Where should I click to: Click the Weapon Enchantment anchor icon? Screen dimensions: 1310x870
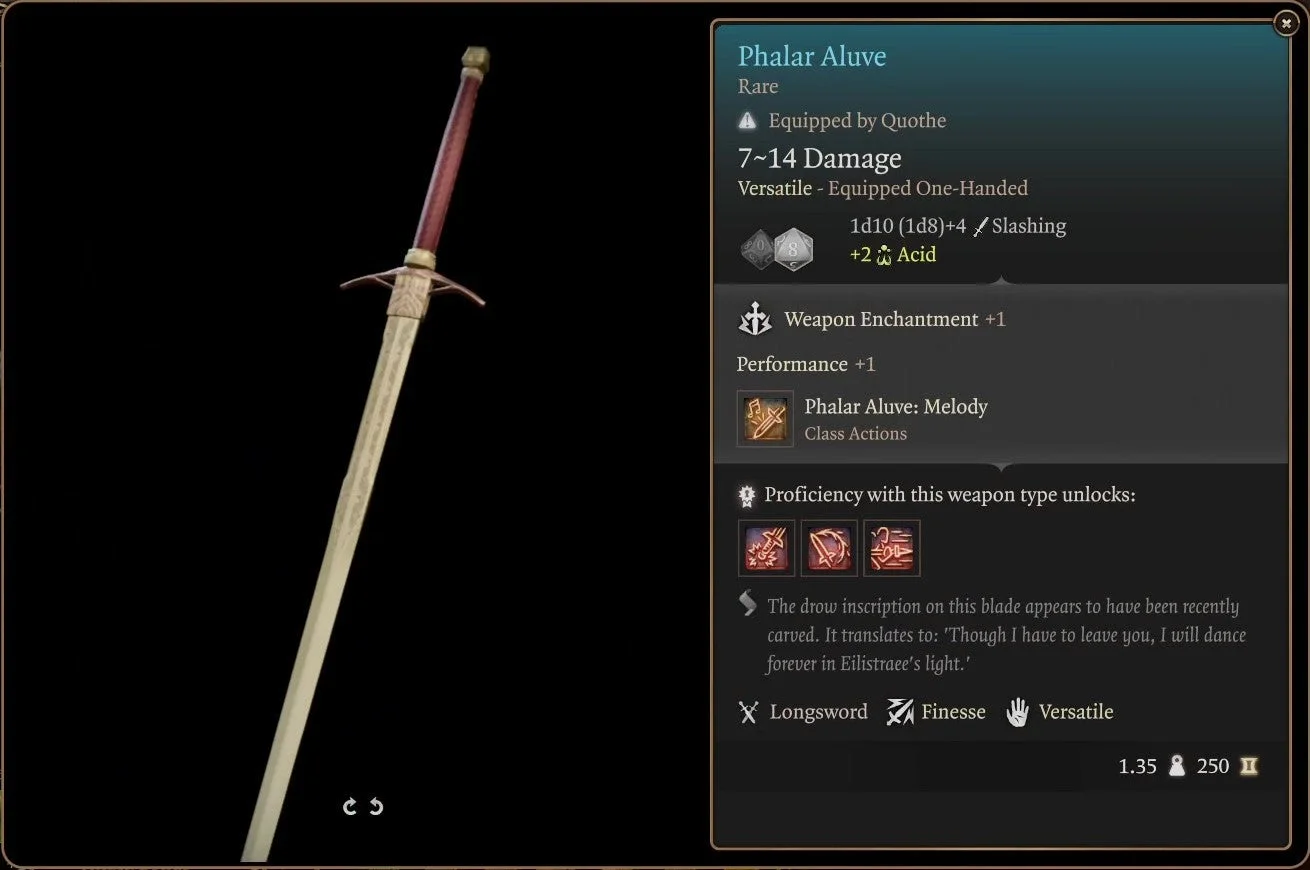pos(755,319)
